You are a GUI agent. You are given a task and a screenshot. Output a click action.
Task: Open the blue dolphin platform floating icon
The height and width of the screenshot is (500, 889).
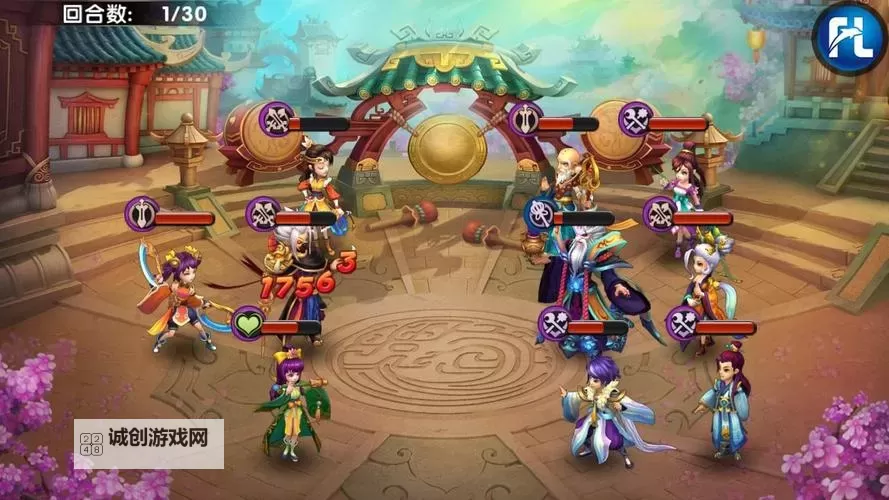pyautogui.click(x=848, y=34)
